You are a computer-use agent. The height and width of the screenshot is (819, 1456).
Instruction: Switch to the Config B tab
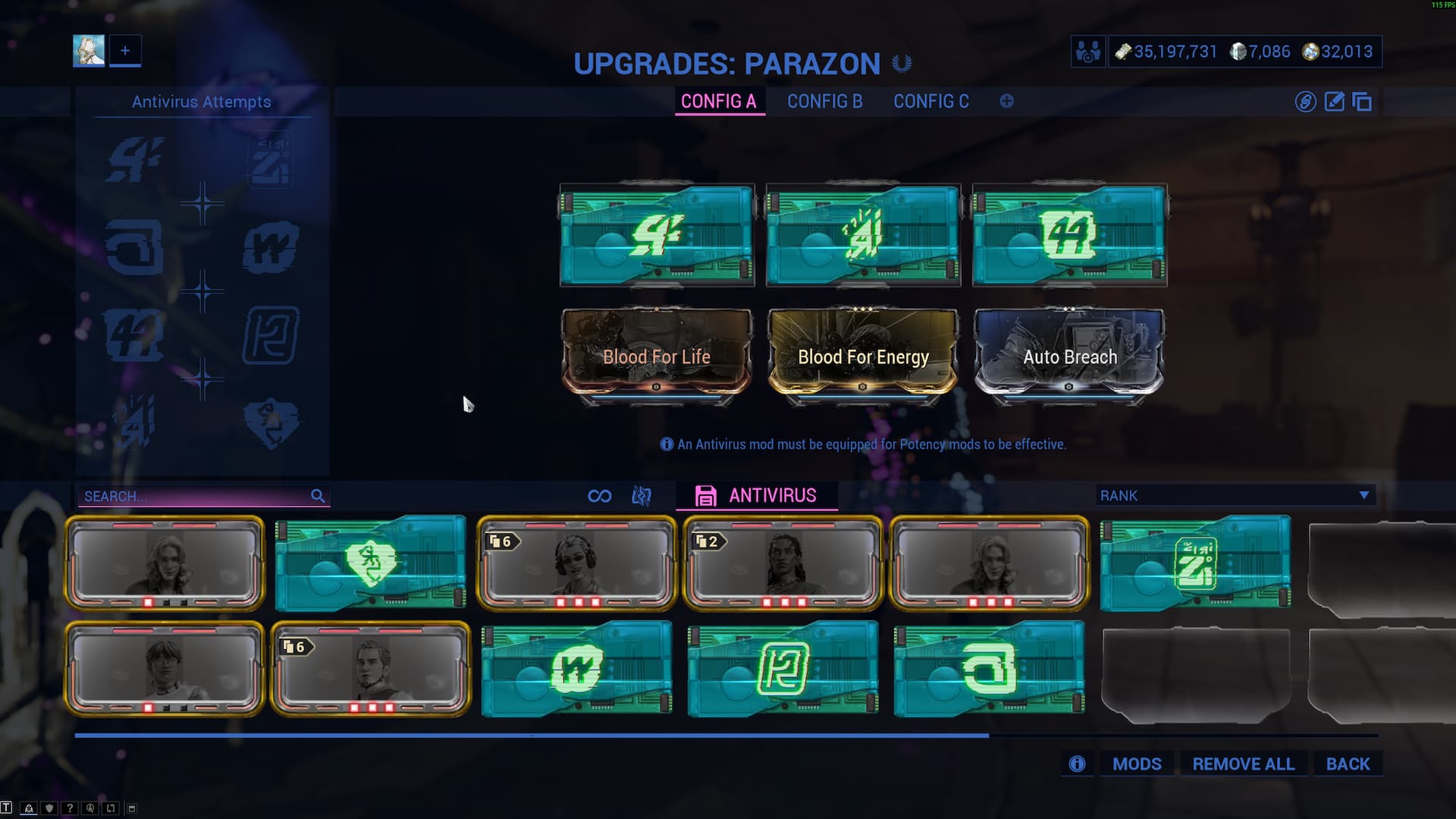(x=824, y=102)
